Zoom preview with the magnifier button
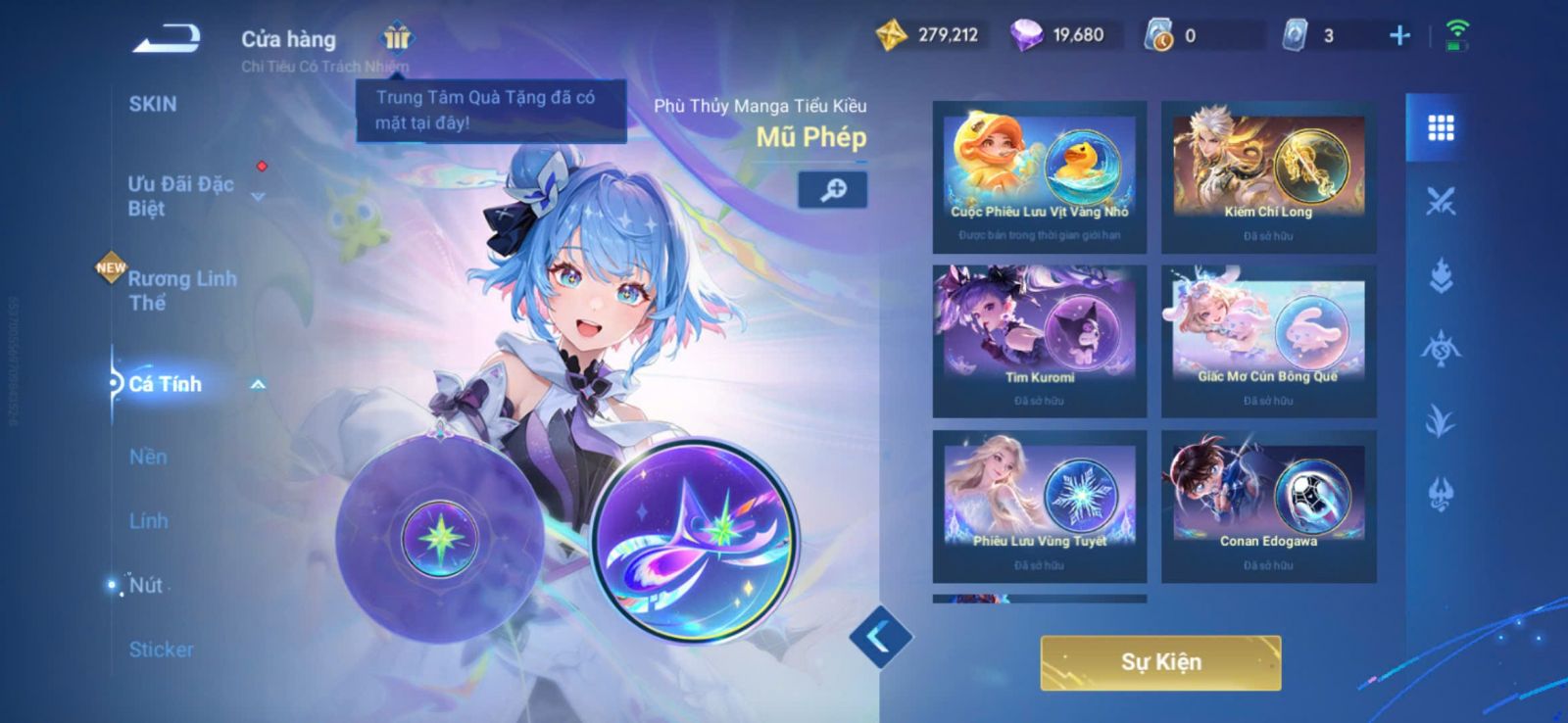This screenshot has height=723, width=1568. [833, 190]
